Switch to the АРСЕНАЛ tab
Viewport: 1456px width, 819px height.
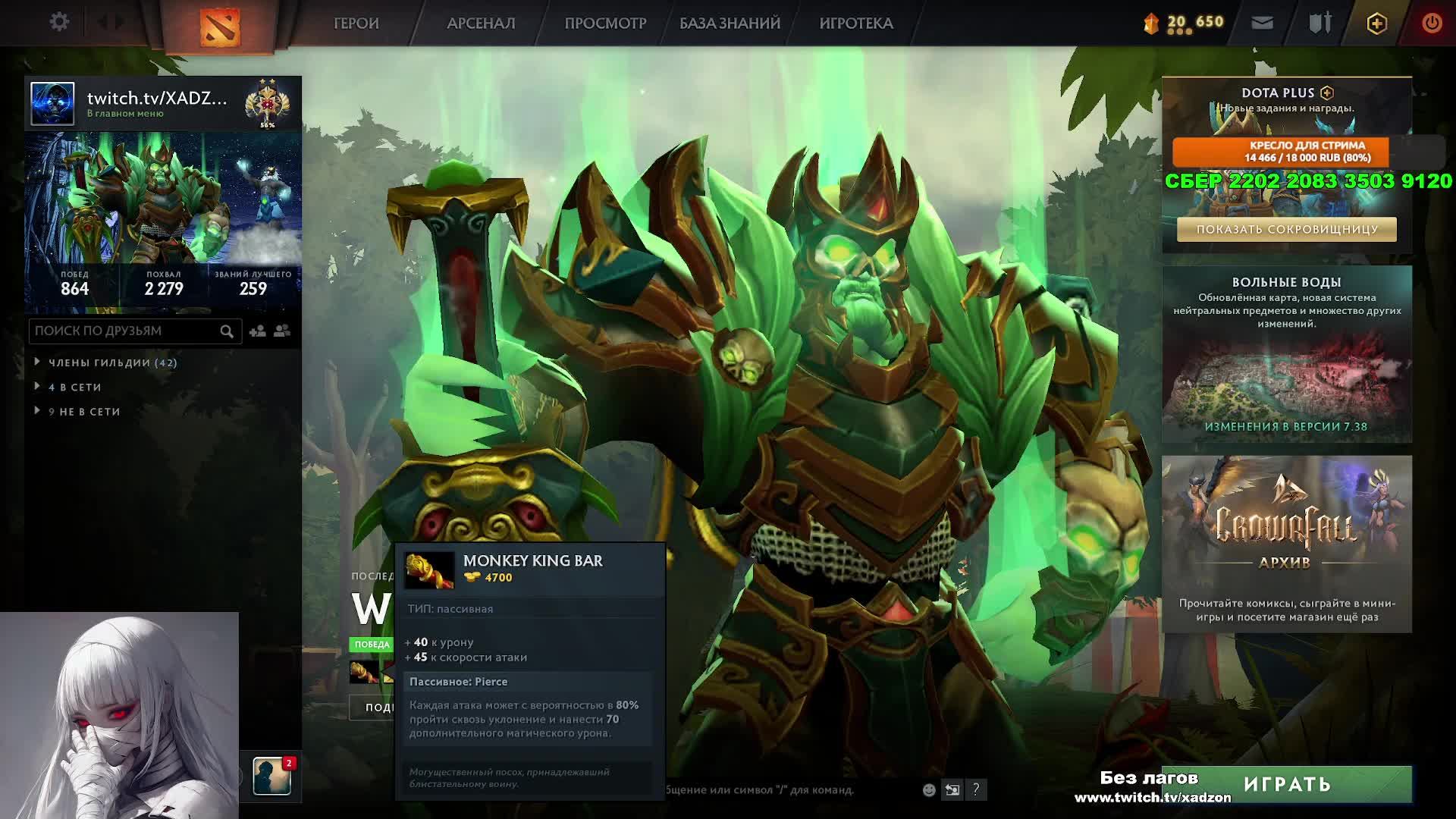tap(481, 24)
